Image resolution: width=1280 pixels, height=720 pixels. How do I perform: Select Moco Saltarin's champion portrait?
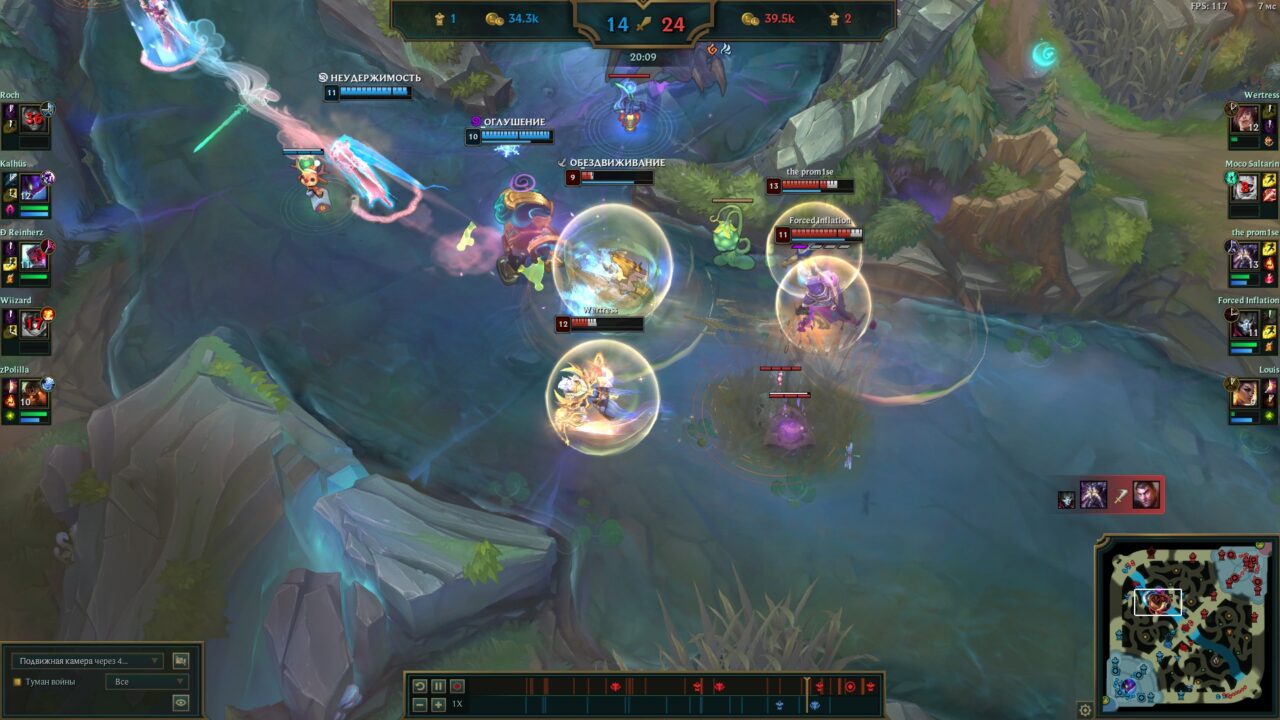pos(1245,187)
